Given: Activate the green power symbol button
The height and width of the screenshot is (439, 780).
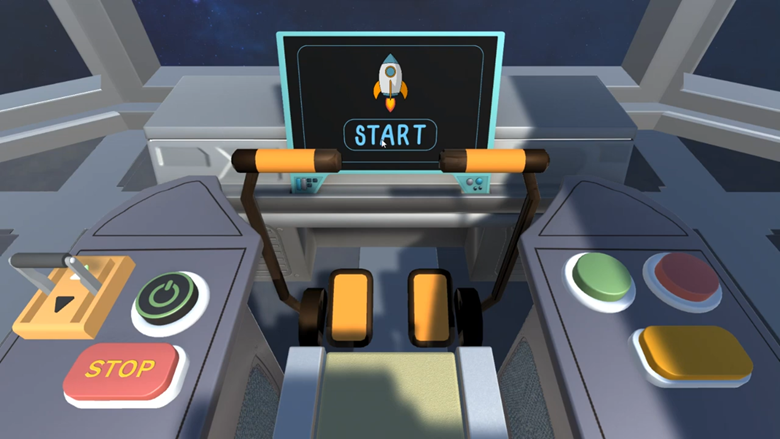Looking at the screenshot, I should tap(167, 296).
